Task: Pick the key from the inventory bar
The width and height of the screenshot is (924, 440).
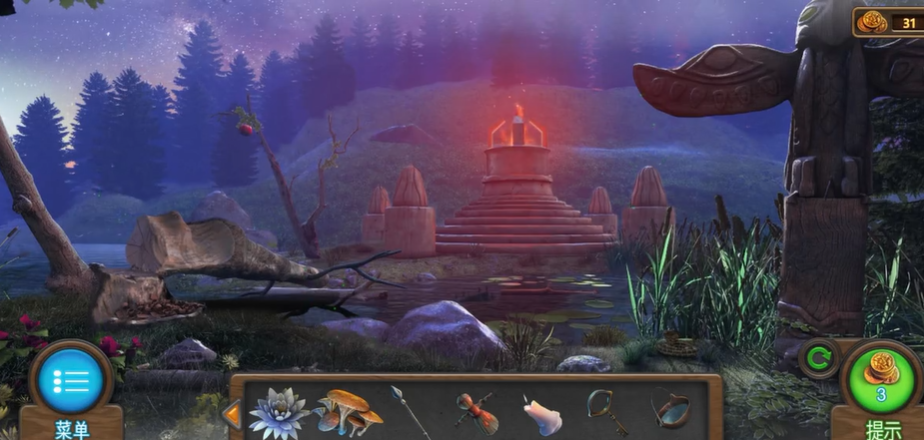Action: 607,410
